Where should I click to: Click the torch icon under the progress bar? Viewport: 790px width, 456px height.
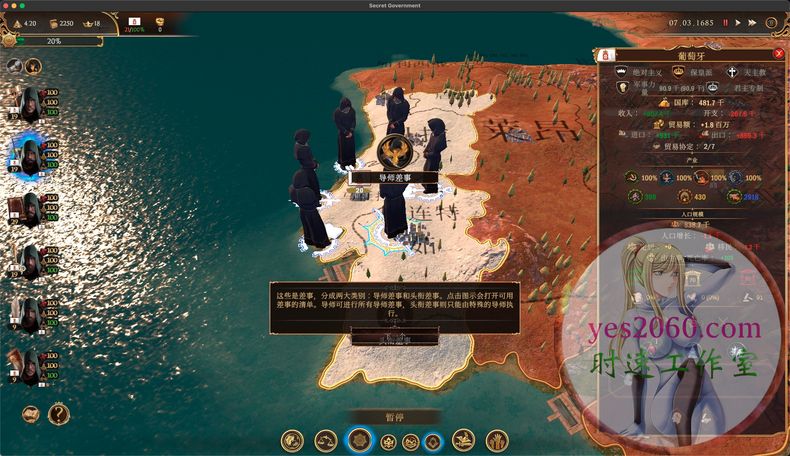pos(33,65)
